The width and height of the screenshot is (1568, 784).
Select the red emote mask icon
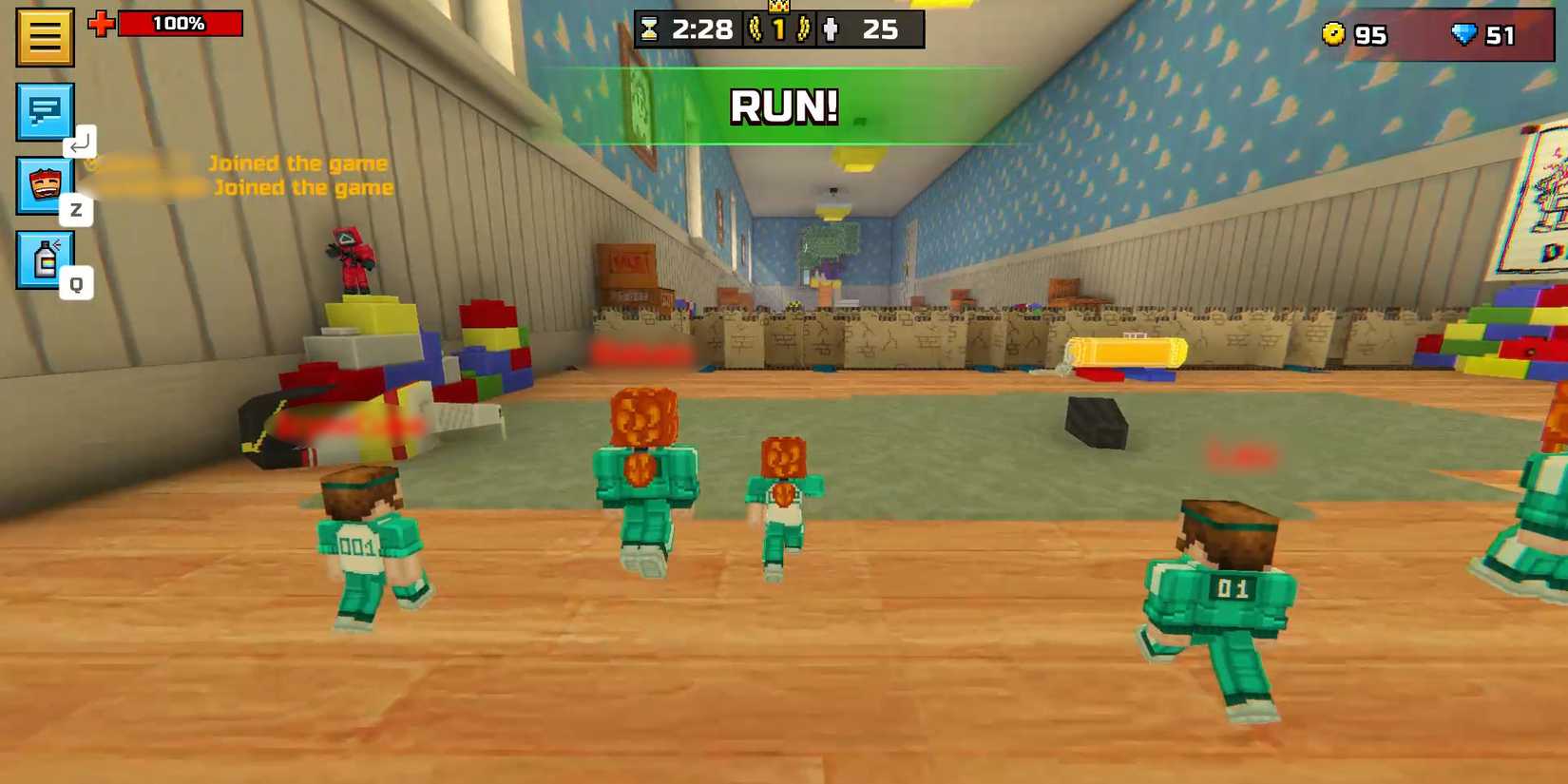pyautogui.click(x=43, y=183)
